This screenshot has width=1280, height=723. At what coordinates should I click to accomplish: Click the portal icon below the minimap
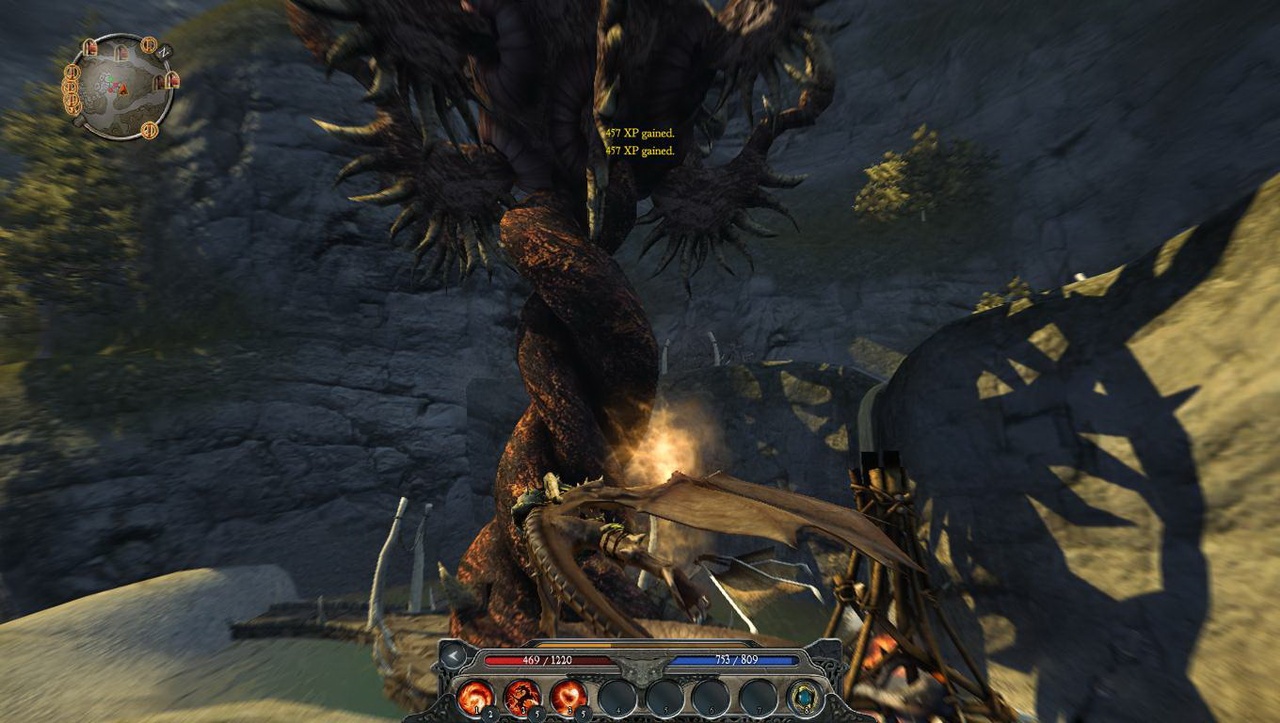149,130
